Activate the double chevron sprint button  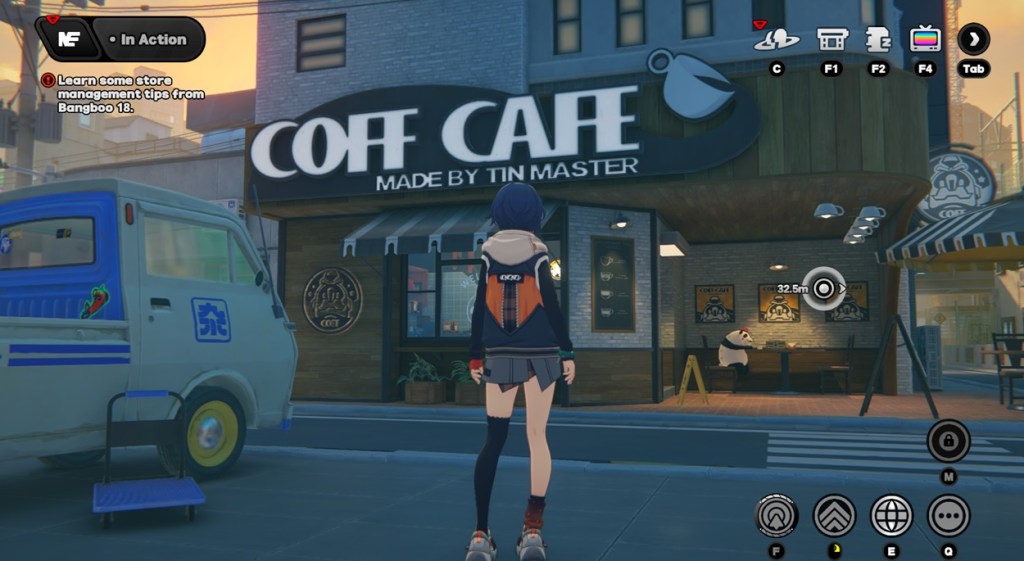point(834,516)
